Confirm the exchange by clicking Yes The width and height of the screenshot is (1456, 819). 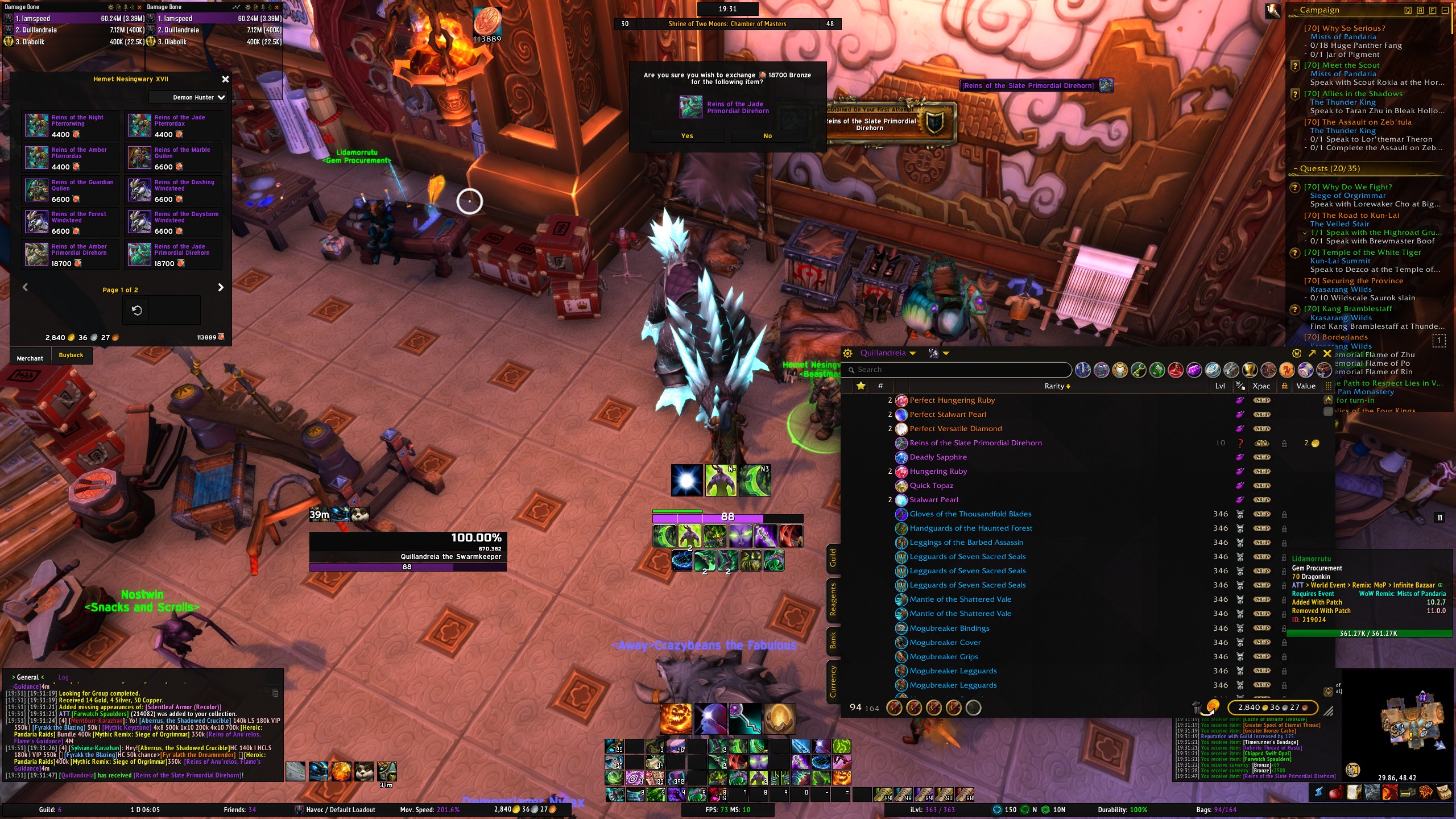pyautogui.click(x=687, y=136)
